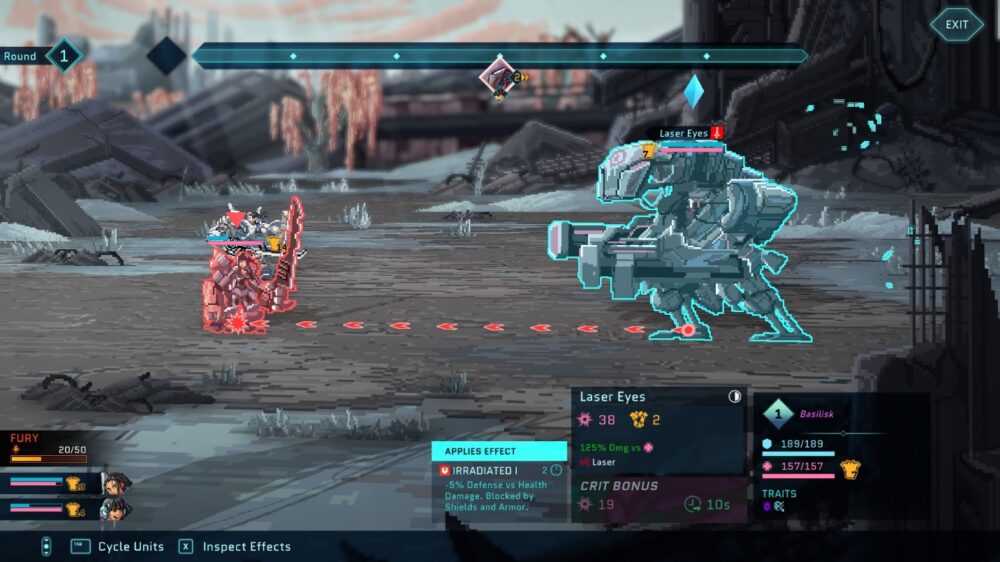Click the EXIT button

pyautogui.click(x=956, y=25)
